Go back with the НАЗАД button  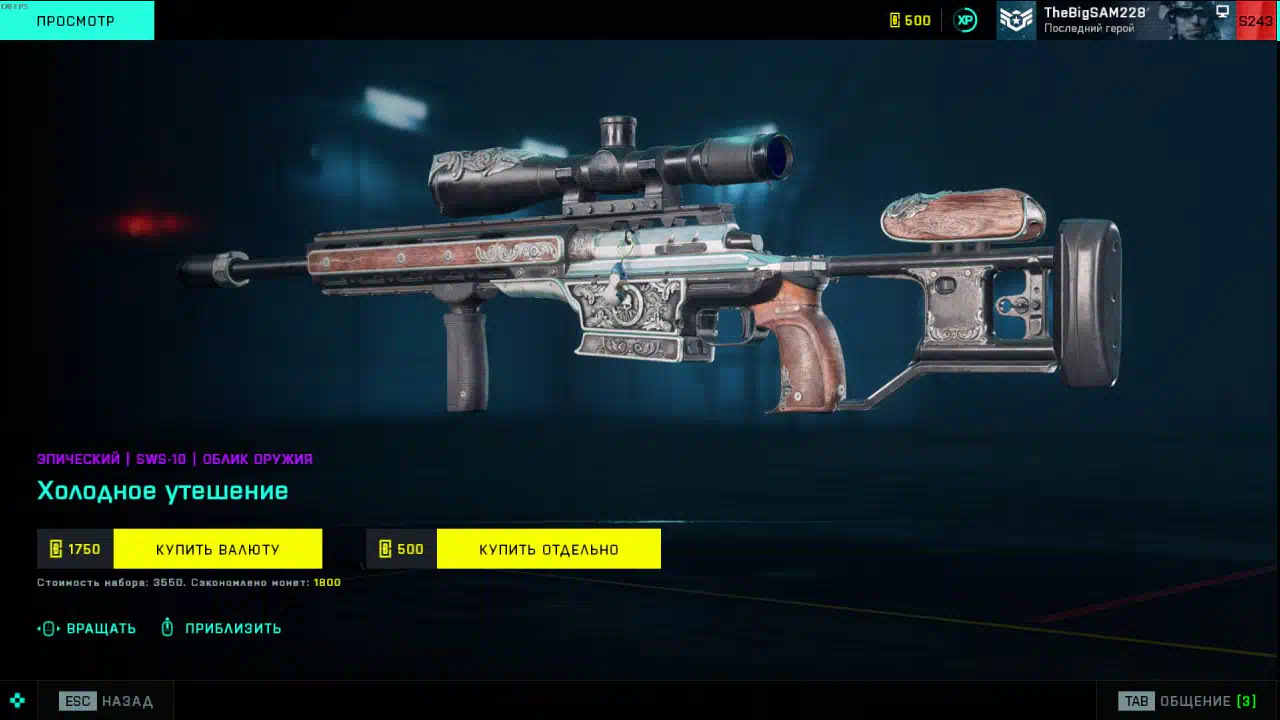[107, 701]
